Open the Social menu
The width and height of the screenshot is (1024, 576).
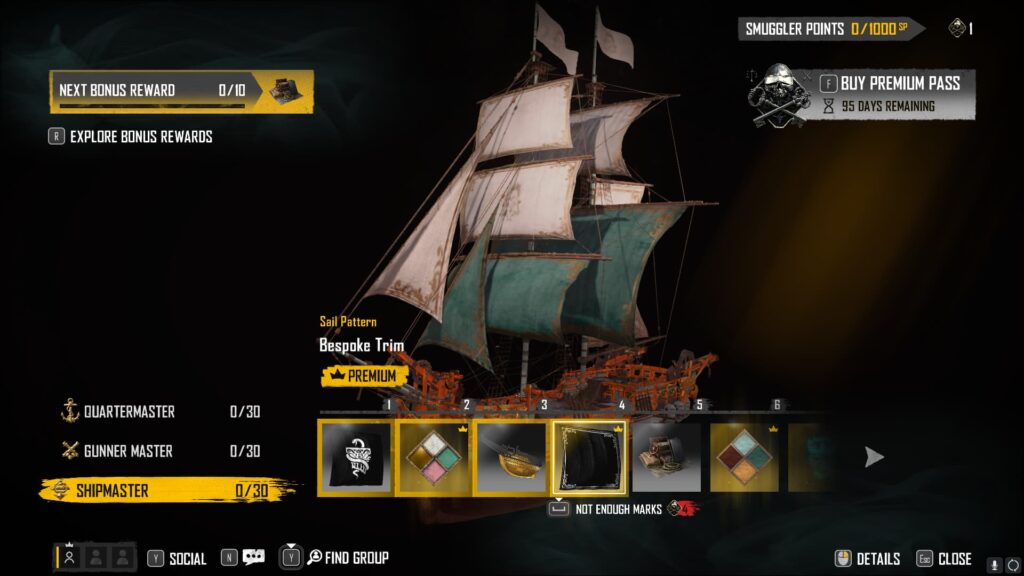click(177, 558)
